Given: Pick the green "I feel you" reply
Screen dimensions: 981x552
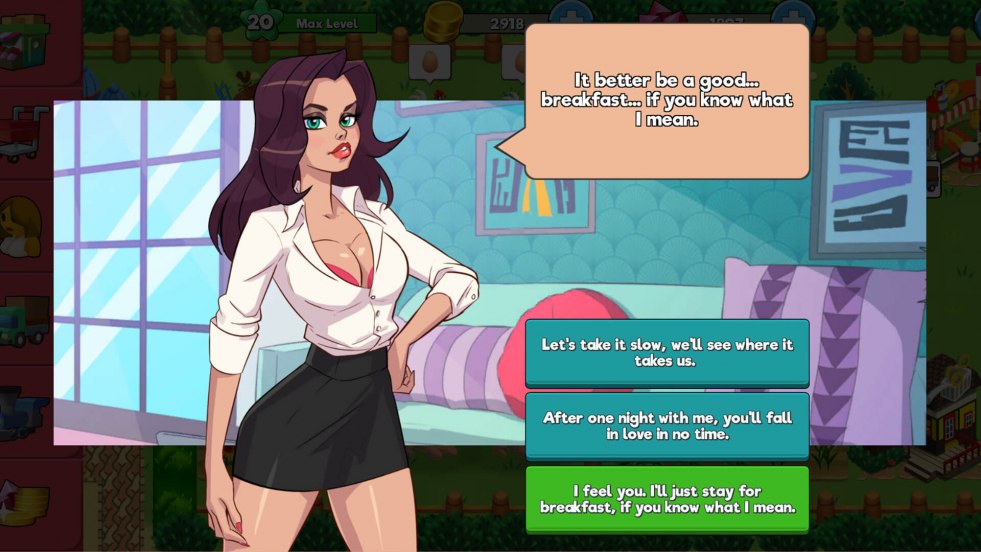Looking at the screenshot, I should coord(667,498).
